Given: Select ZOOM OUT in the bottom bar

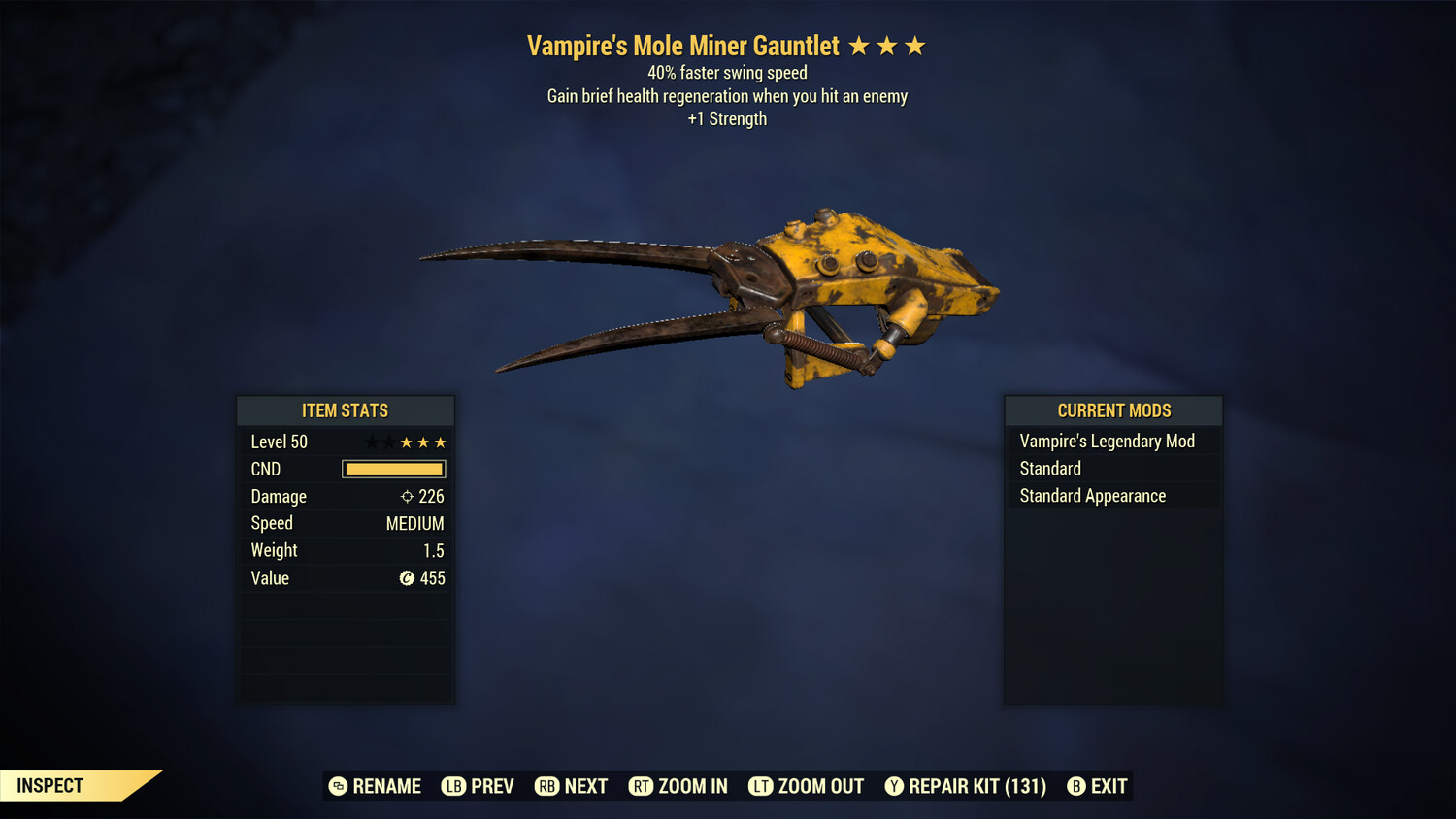Looking at the screenshot, I should [x=807, y=786].
